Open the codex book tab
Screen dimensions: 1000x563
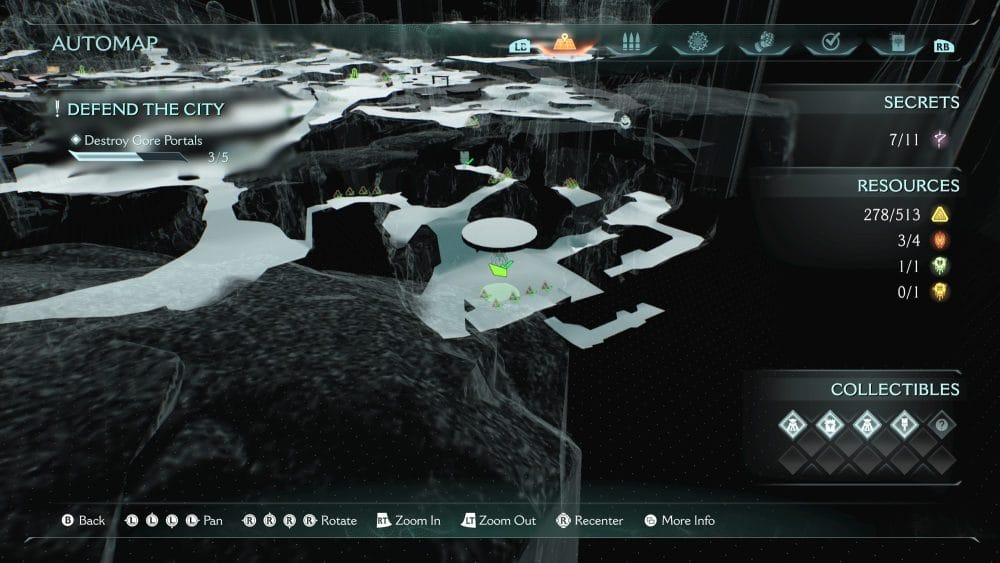coord(895,44)
